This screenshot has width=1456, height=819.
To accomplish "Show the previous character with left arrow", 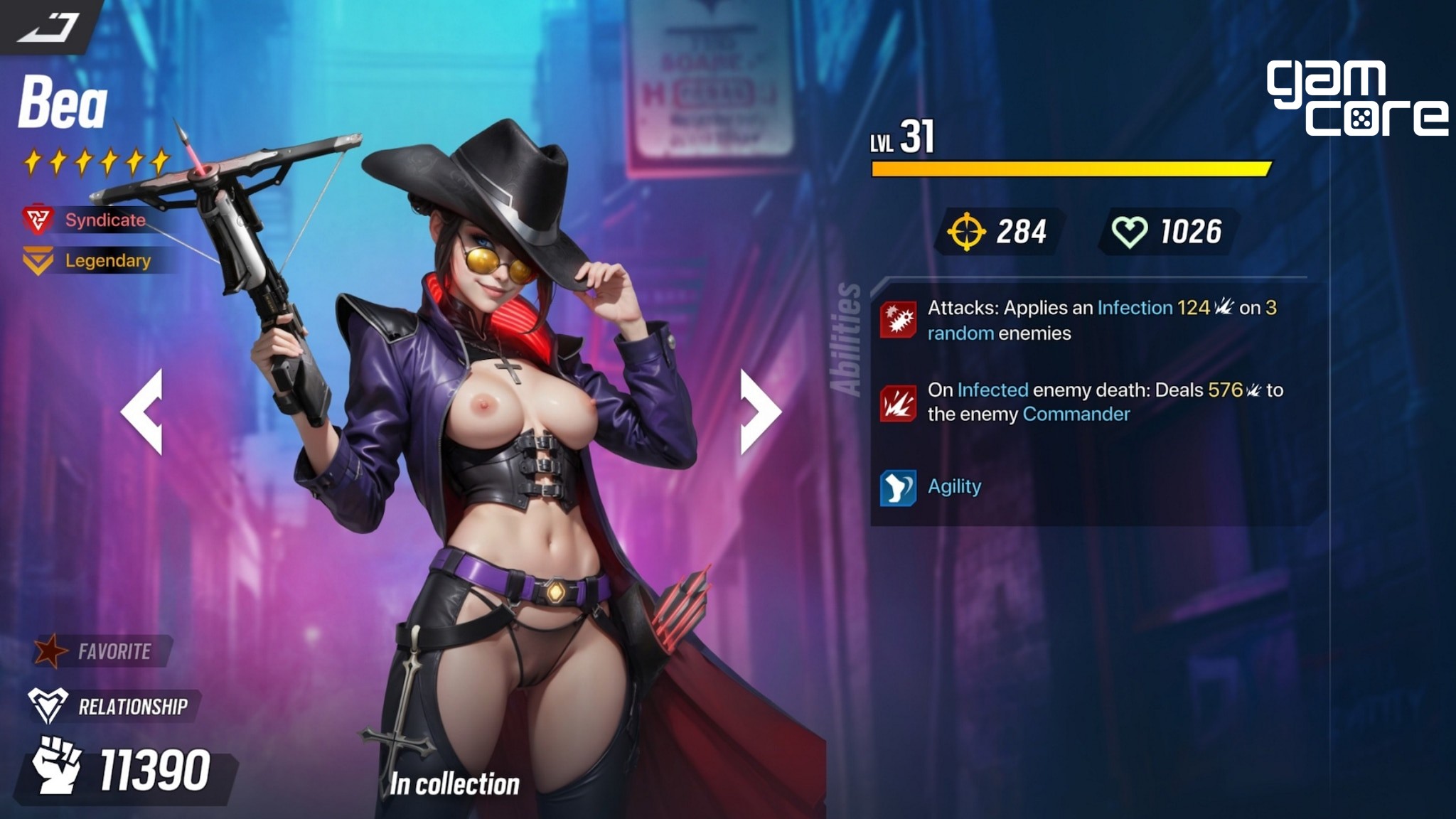I will tap(143, 411).
